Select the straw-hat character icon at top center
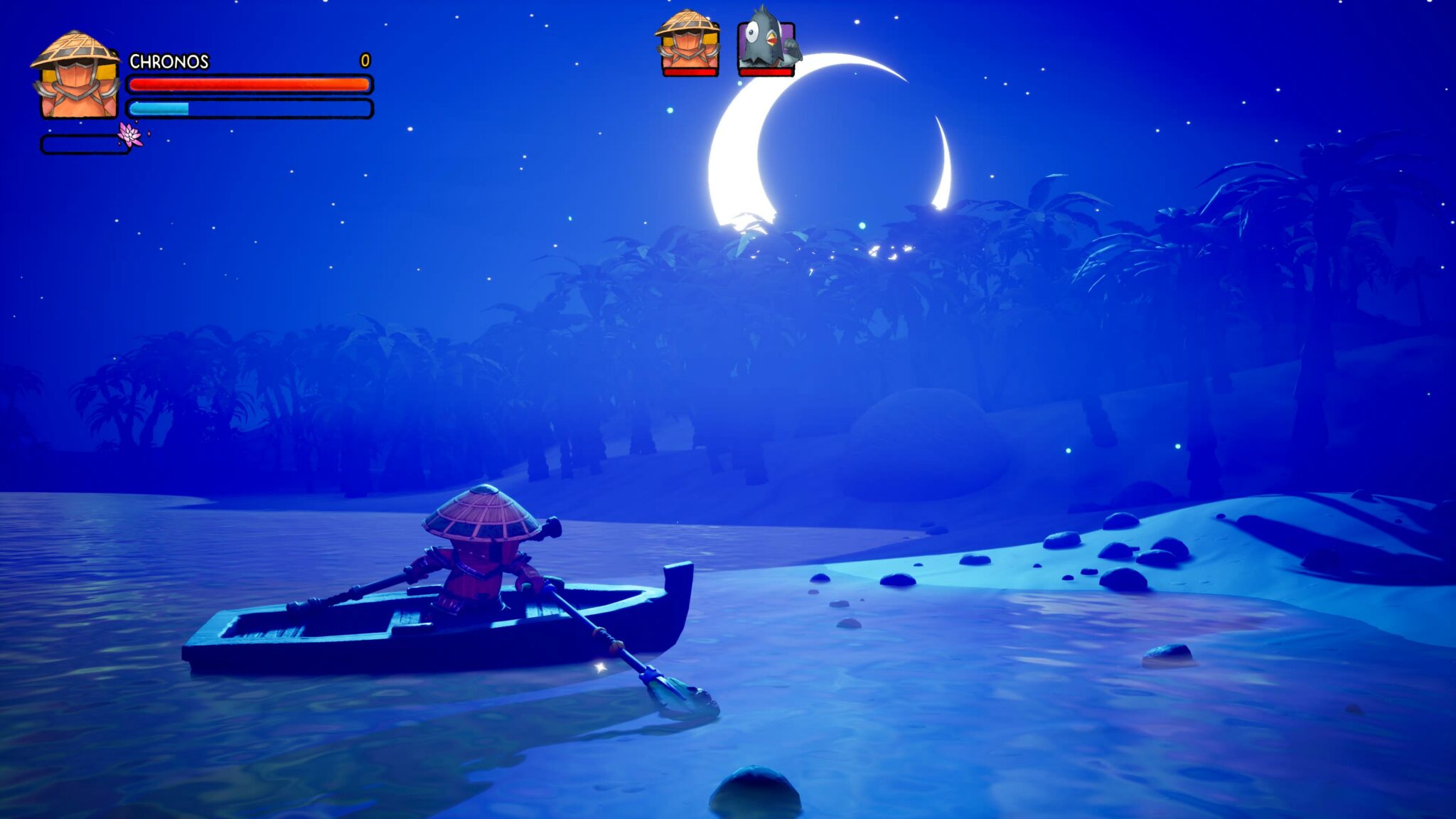Screen dimensions: 1456x819 [687, 43]
